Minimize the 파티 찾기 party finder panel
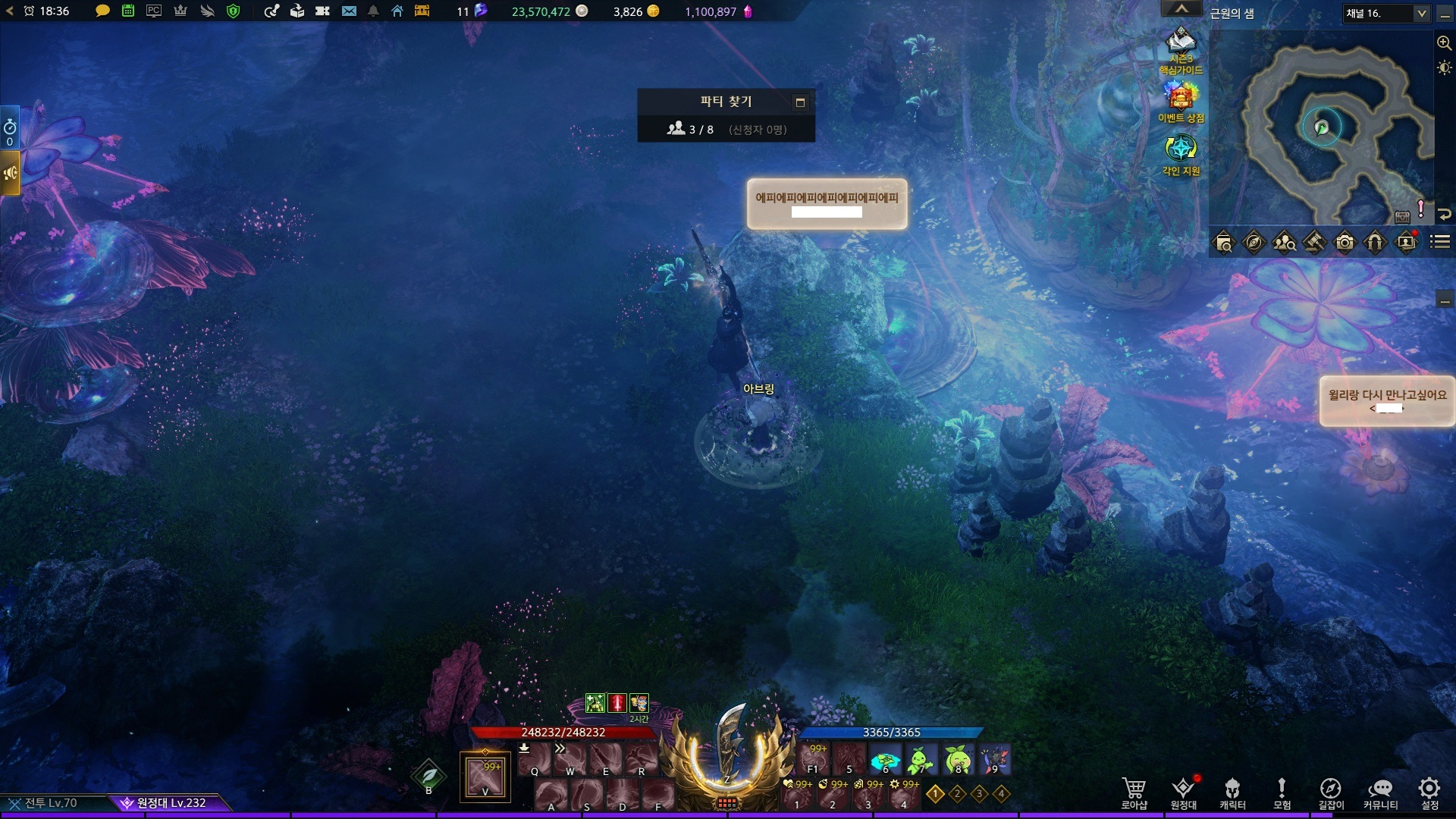The image size is (1456, 819). [800, 102]
